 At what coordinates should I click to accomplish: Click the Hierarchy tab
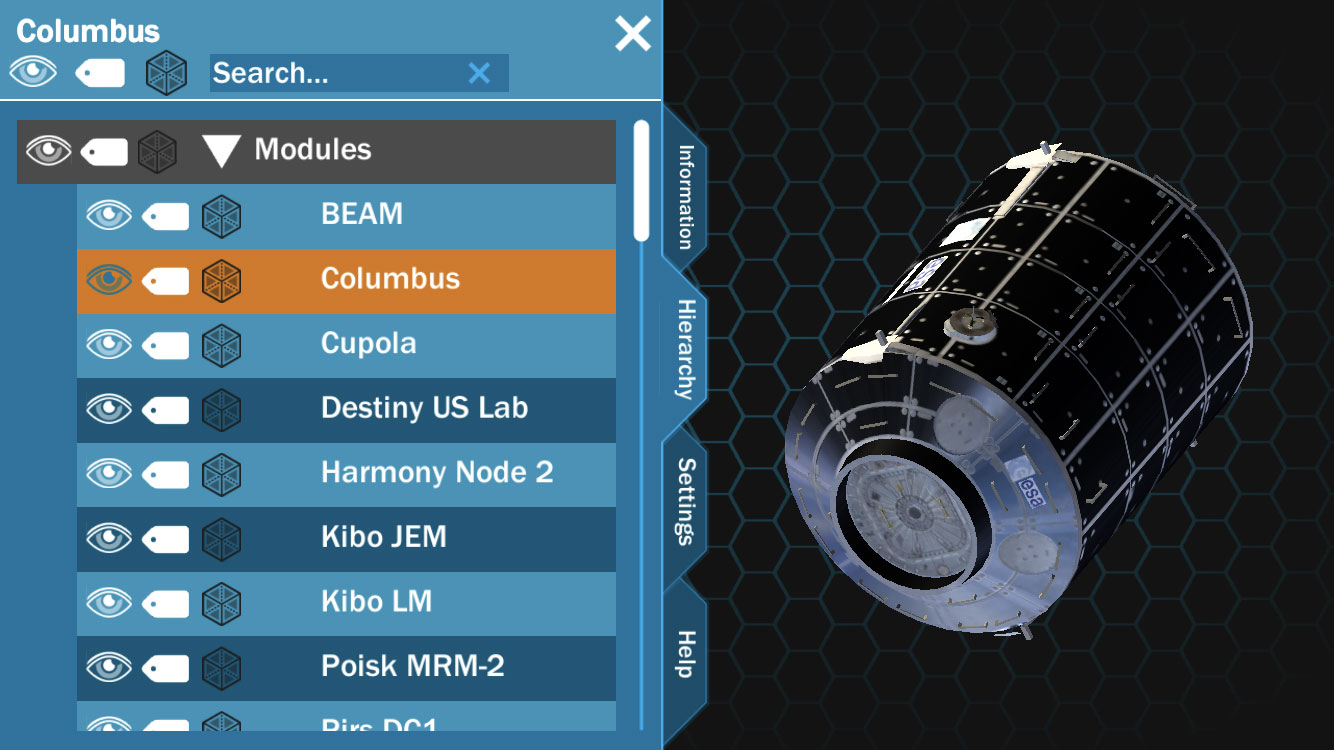click(x=686, y=349)
